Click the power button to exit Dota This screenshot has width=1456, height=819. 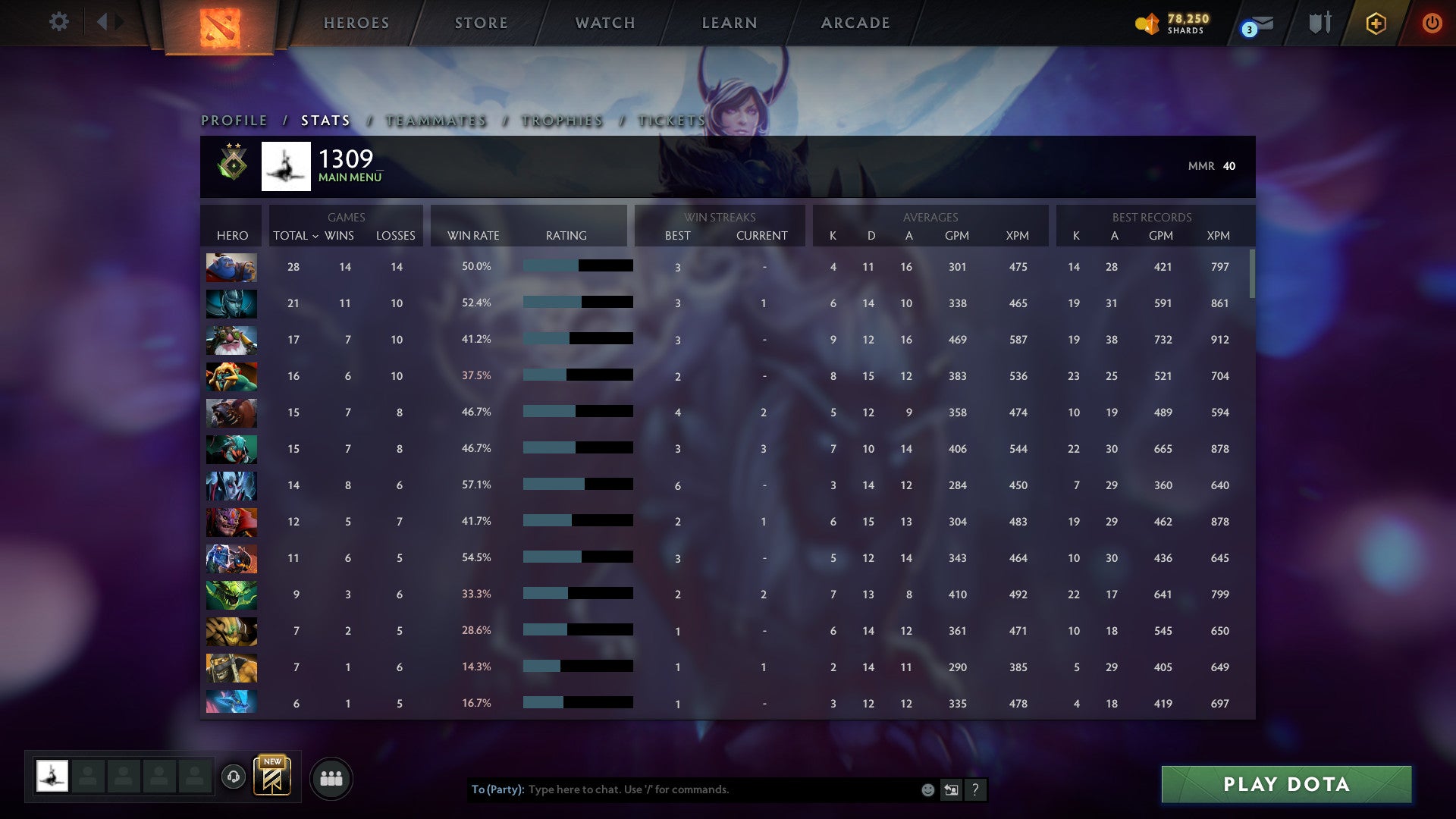tap(1432, 24)
